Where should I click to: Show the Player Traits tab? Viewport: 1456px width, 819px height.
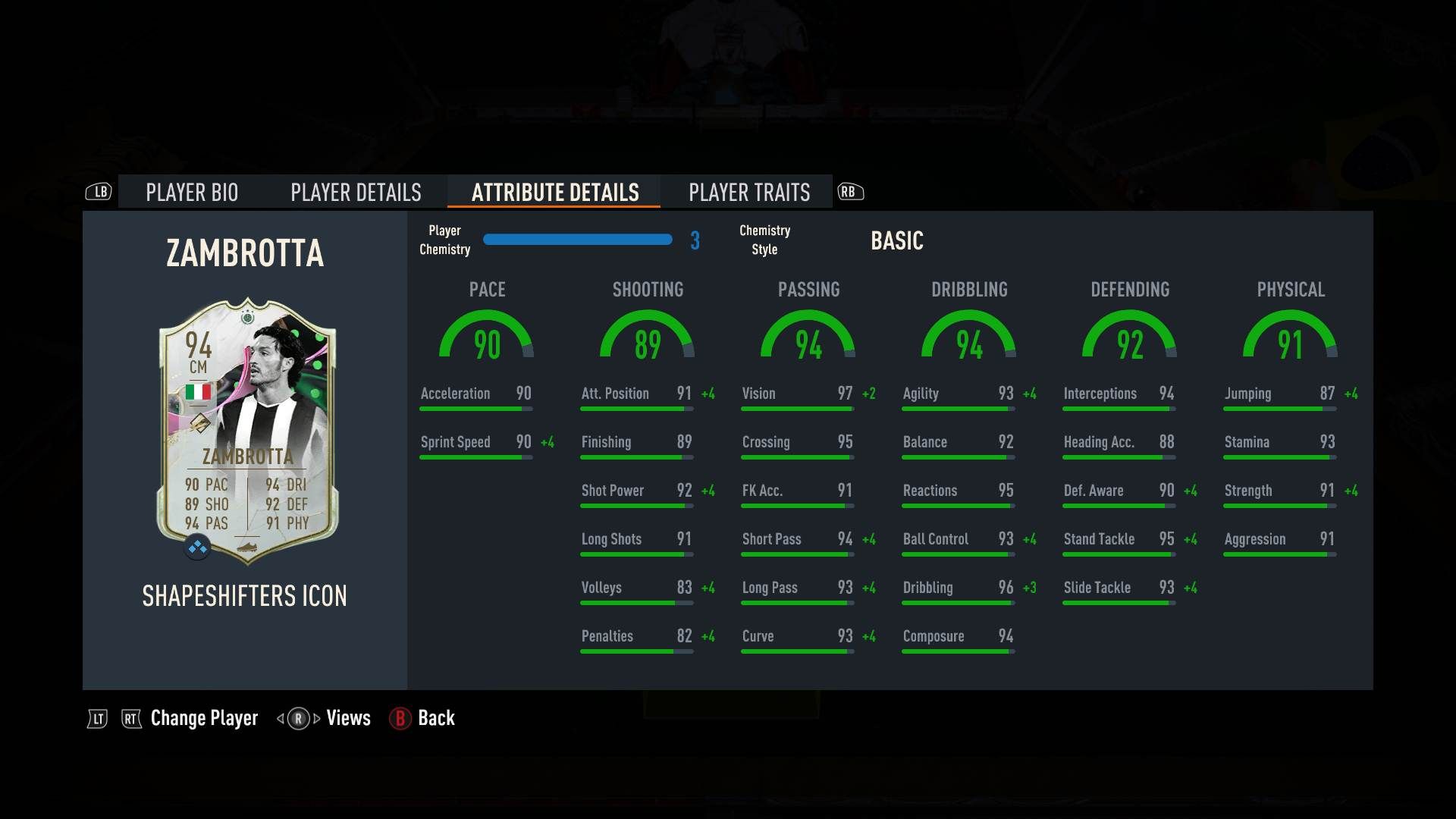749,193
